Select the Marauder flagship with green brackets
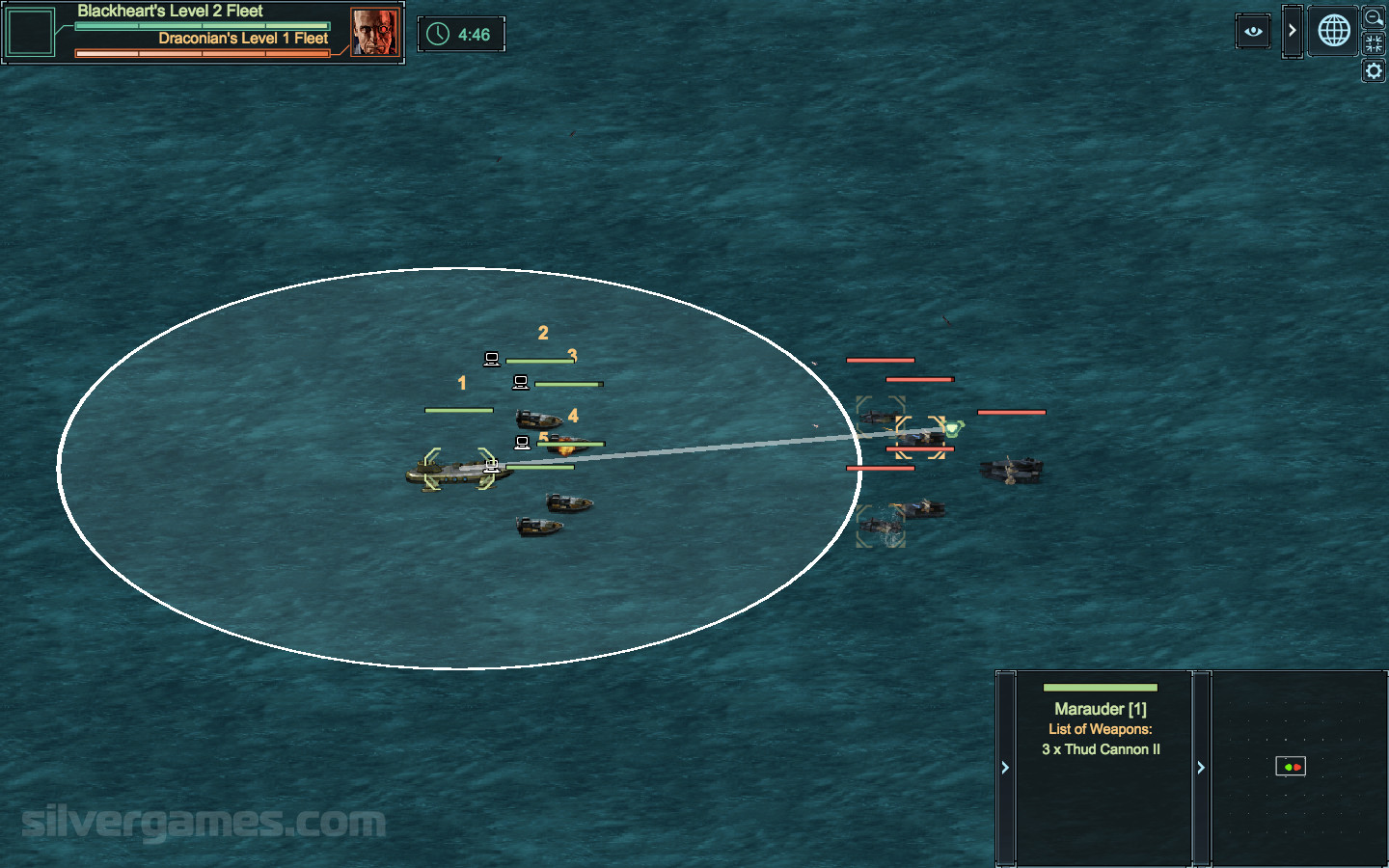The width and height of the screenshot is (1389, 868). 459,470
